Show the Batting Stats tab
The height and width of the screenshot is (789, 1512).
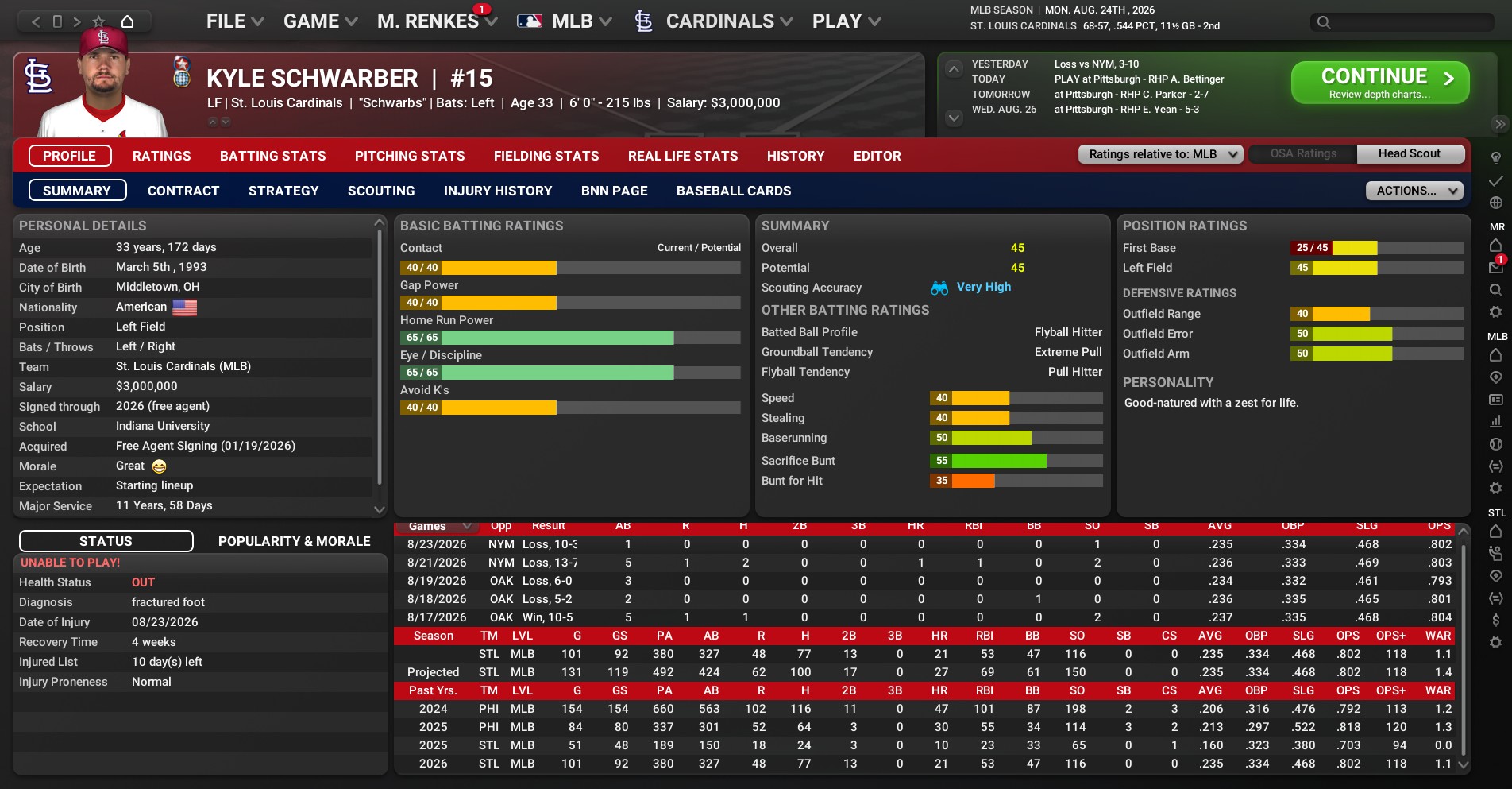273,156
